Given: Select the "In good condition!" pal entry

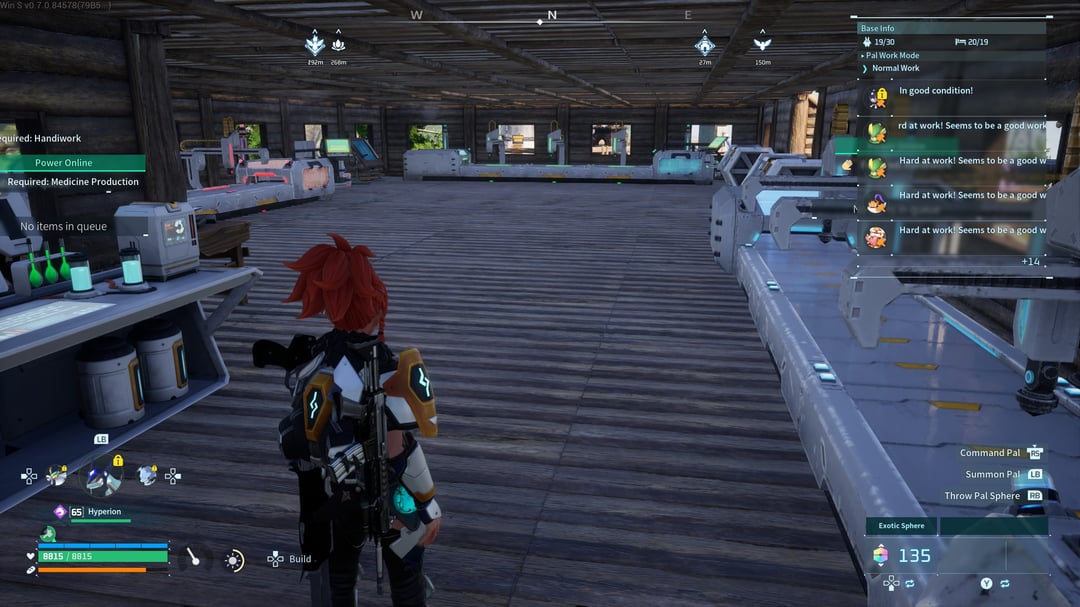Looking at the screenshot, I should tap(935, 92).
